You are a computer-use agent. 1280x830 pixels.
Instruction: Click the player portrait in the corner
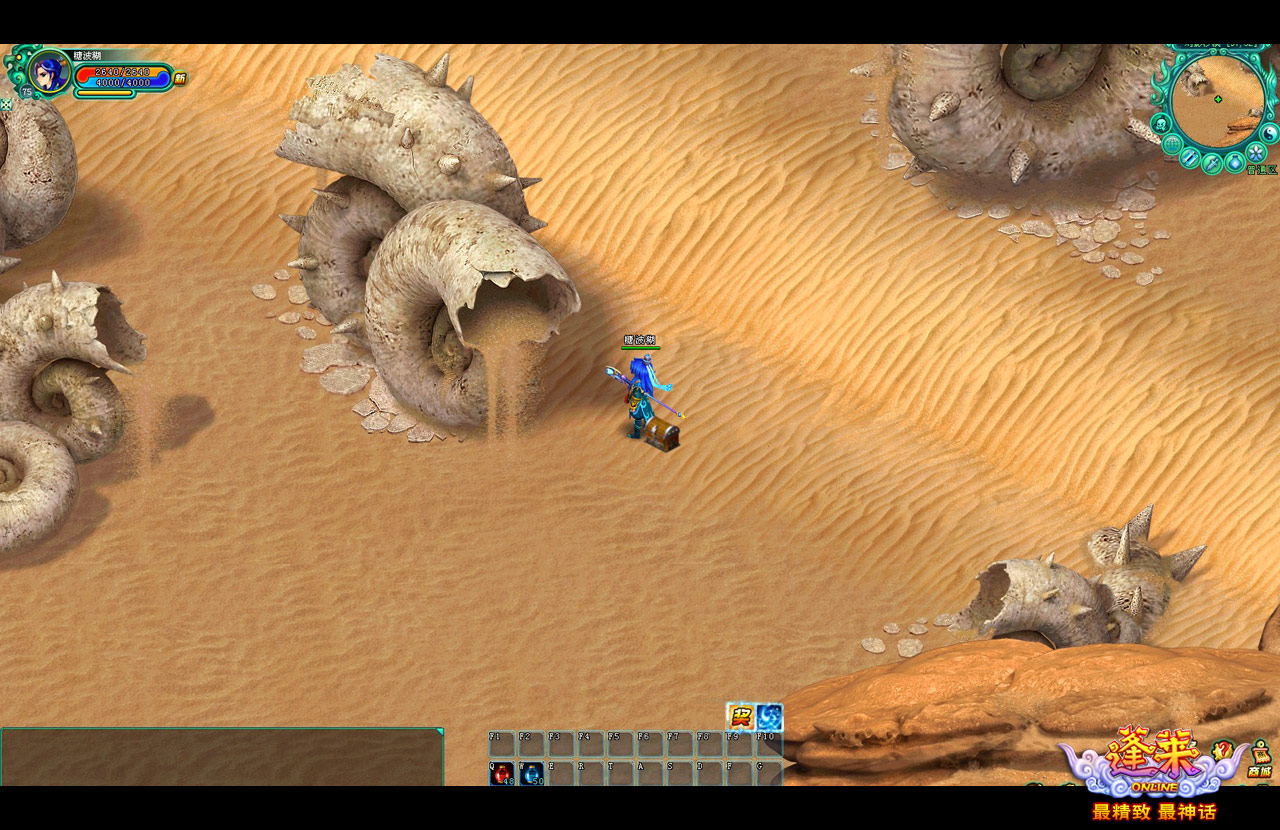(47, 72)
